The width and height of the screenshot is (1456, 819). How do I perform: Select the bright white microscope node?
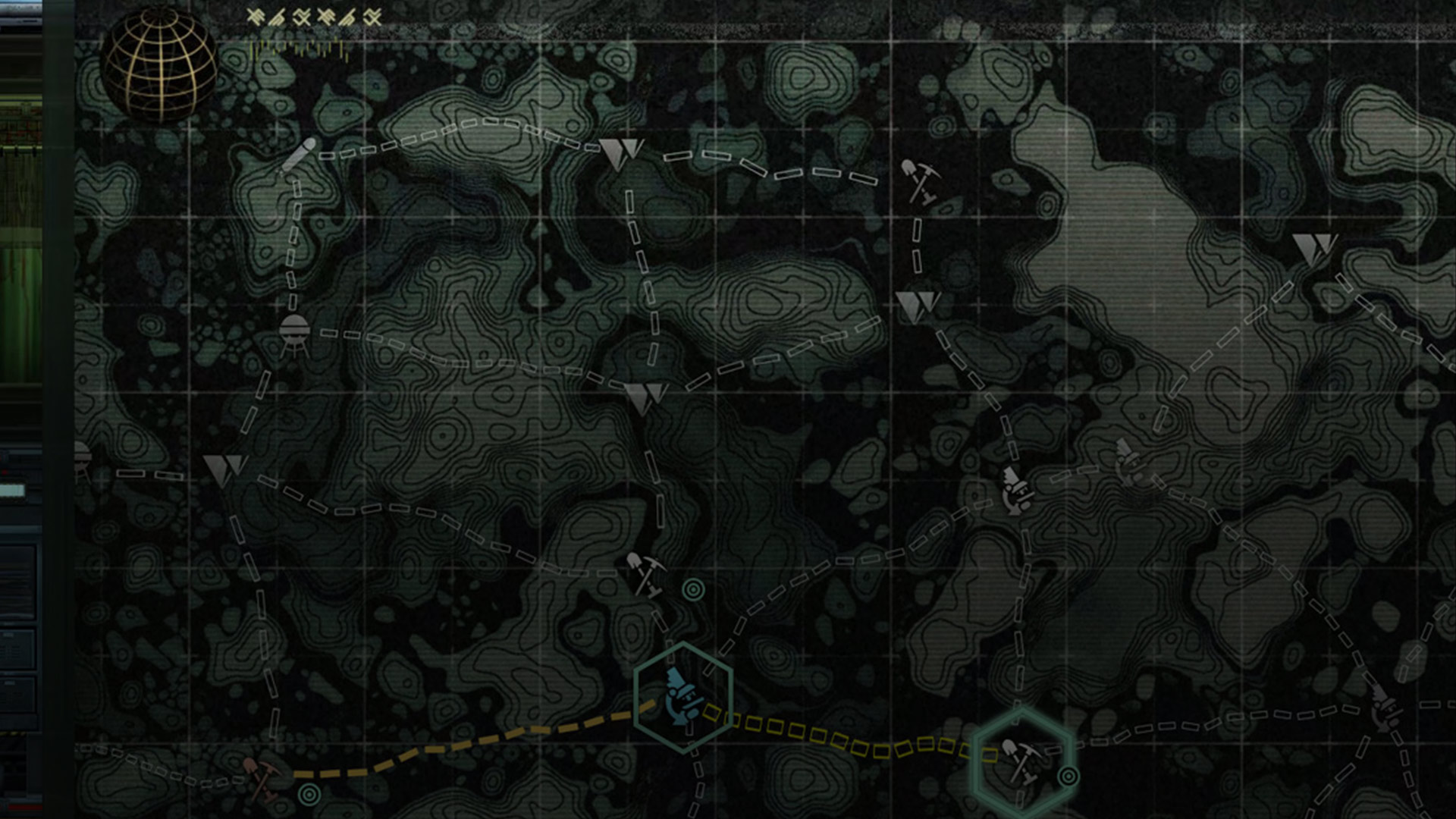tap(1017, 490)
